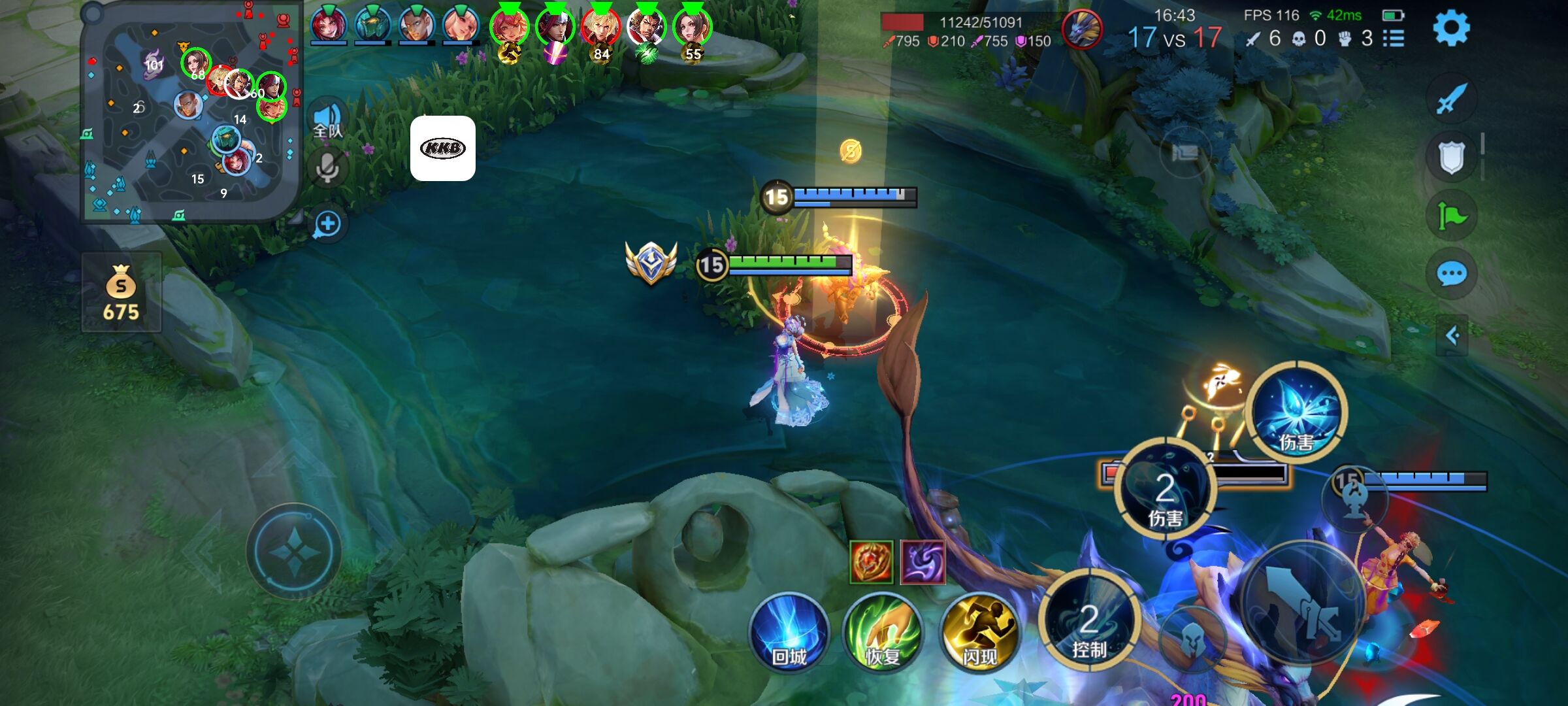1568x706 pixels.
Task: Tap the KKB overlay icon
Action: tap(443, 148)
